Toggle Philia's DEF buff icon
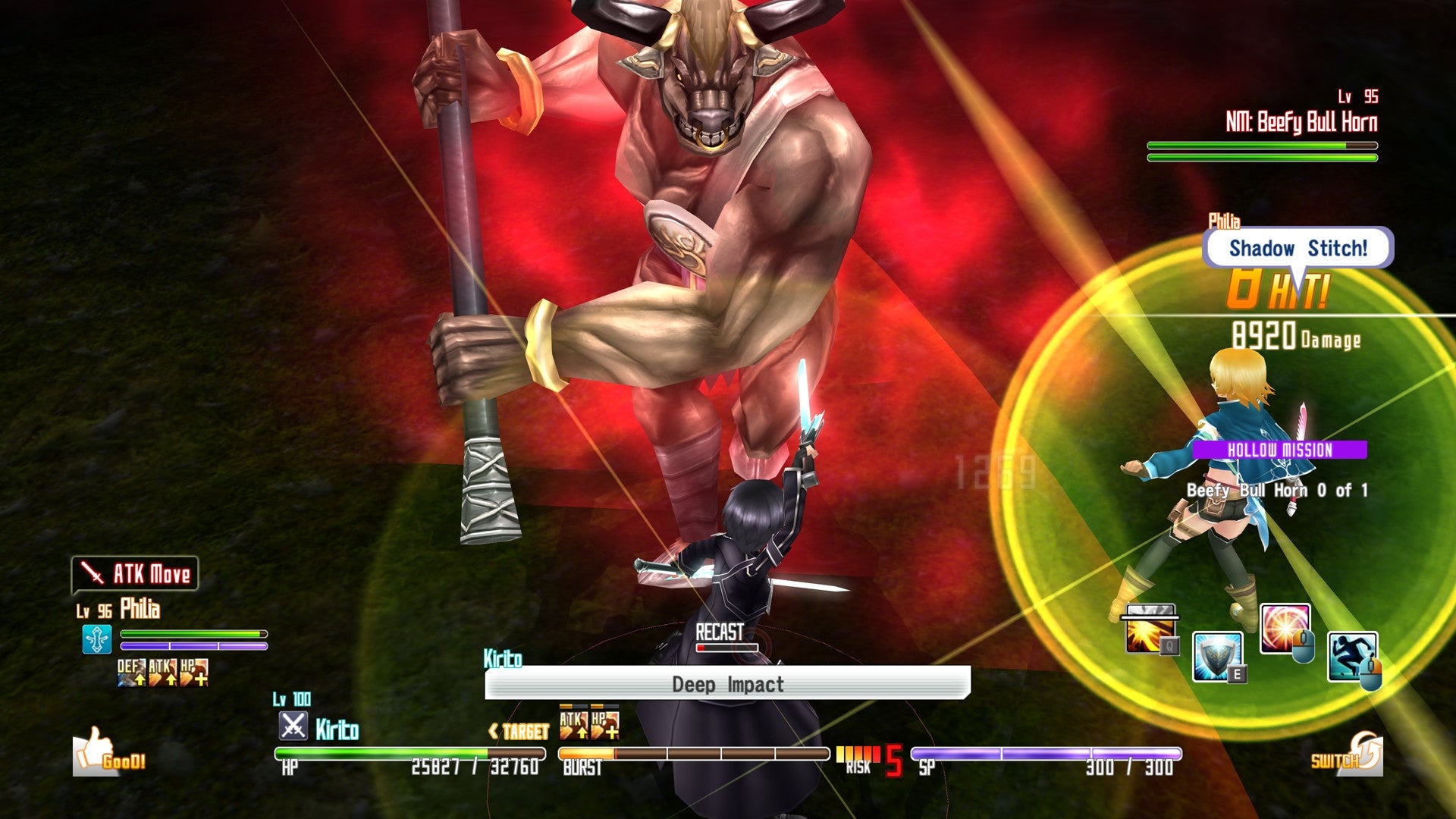Viewport: 1456px width, 819px height. (x=130, y=673)
